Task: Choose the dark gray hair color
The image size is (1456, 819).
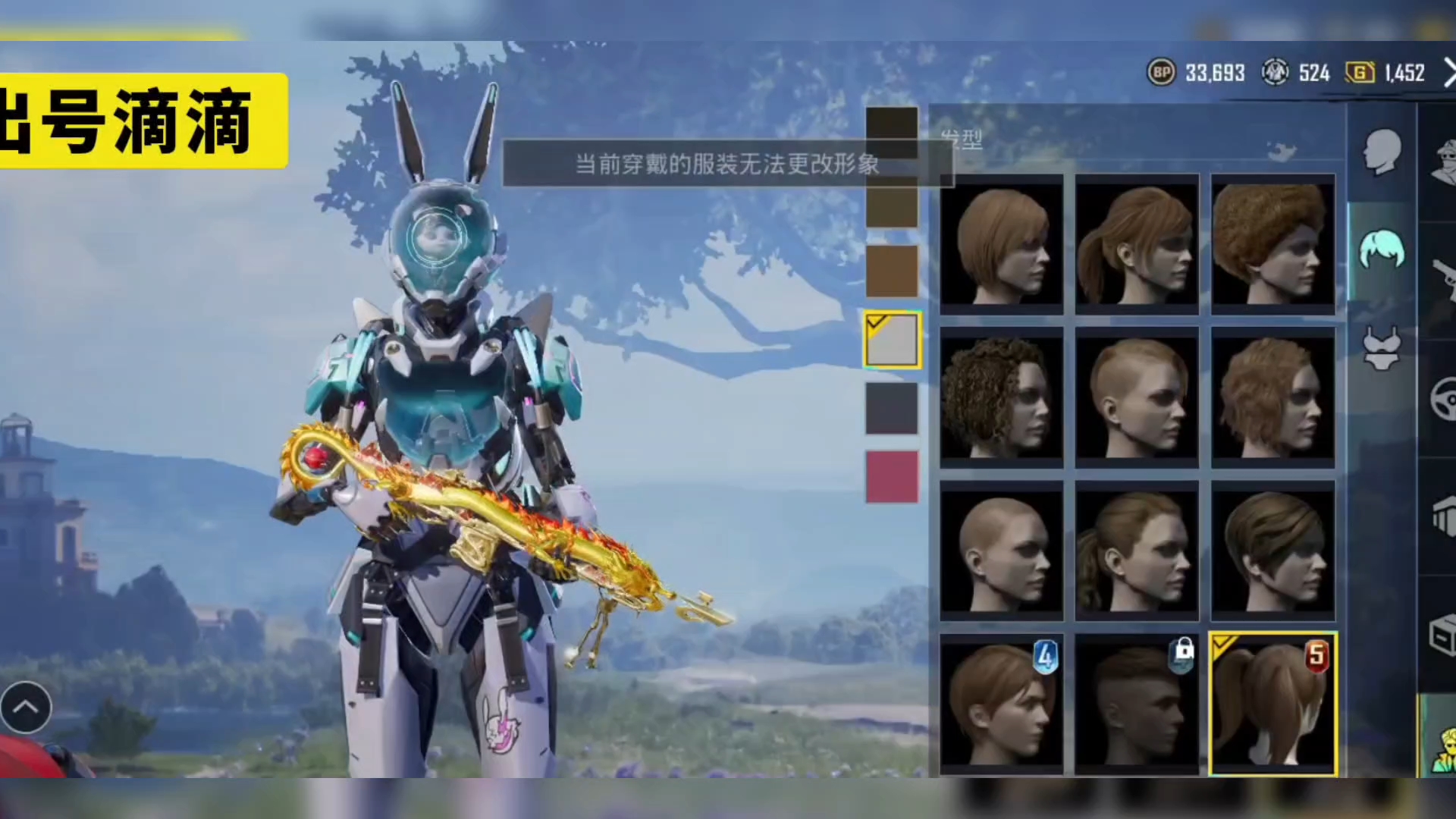Action: click(x=892, y=408)
